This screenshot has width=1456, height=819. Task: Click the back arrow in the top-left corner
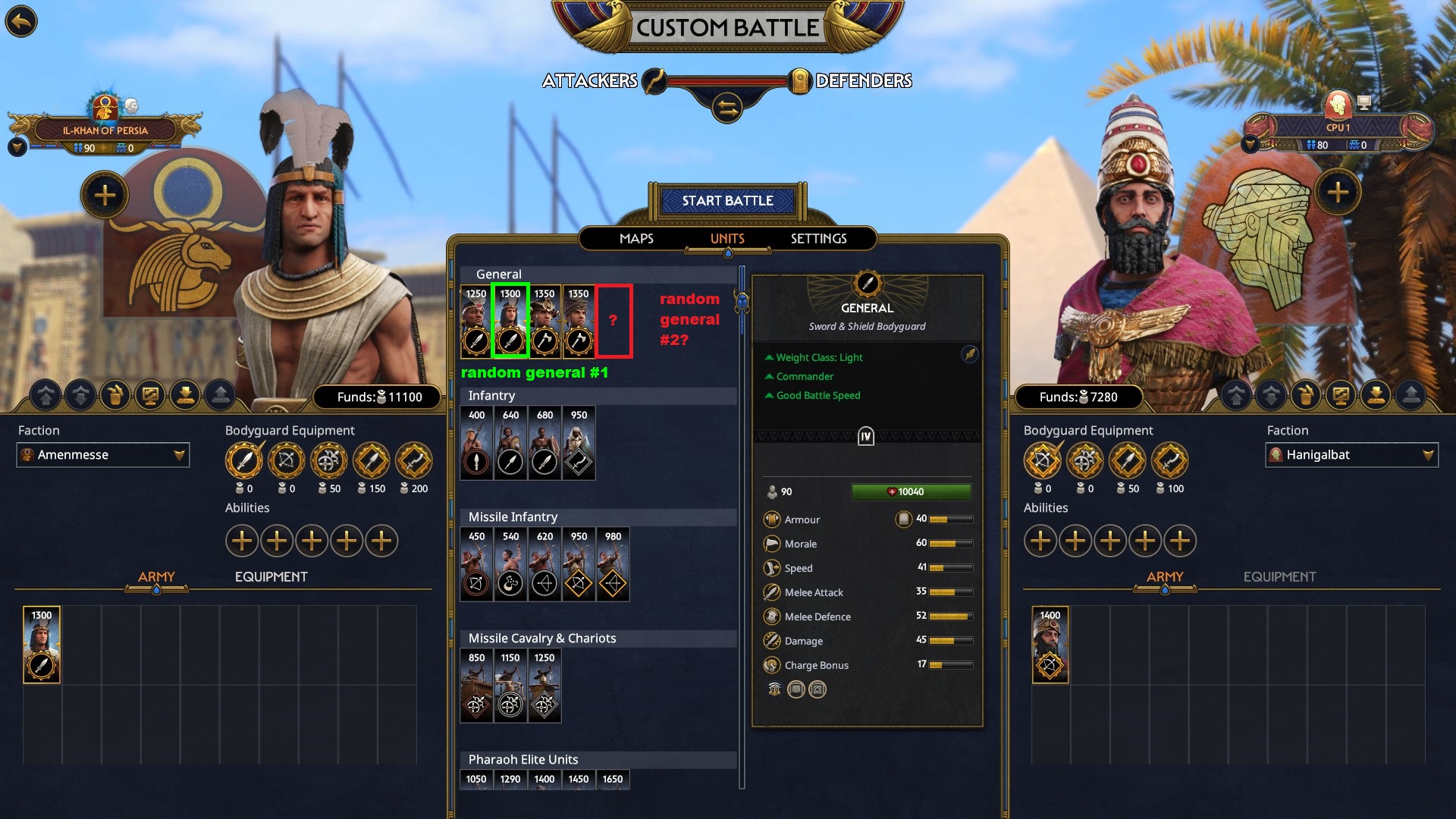[21, 21]
